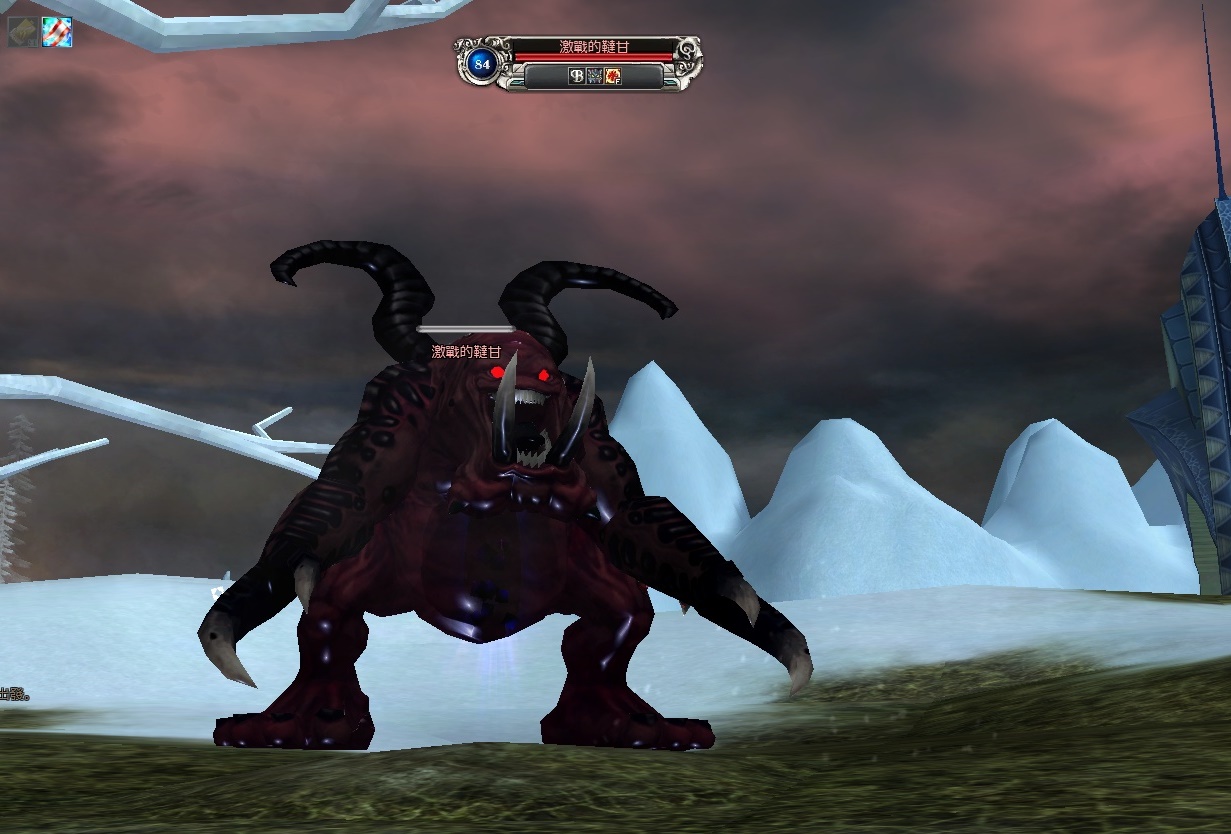
Task: Click the level 84 orb on target frame
Action: pyautogui.click(x=483, y=64)
